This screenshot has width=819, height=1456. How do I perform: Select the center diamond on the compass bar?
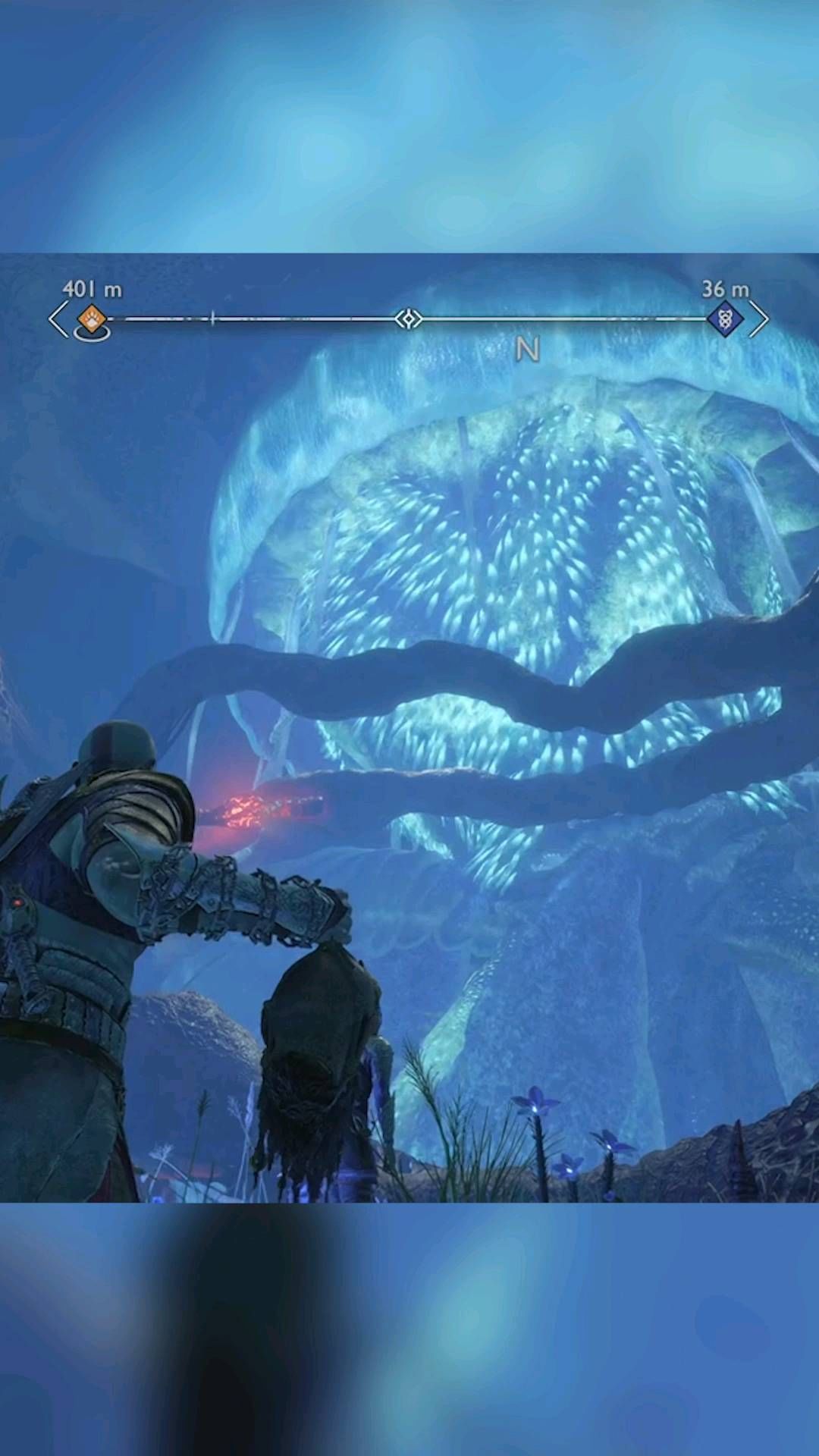coord(409,318)
